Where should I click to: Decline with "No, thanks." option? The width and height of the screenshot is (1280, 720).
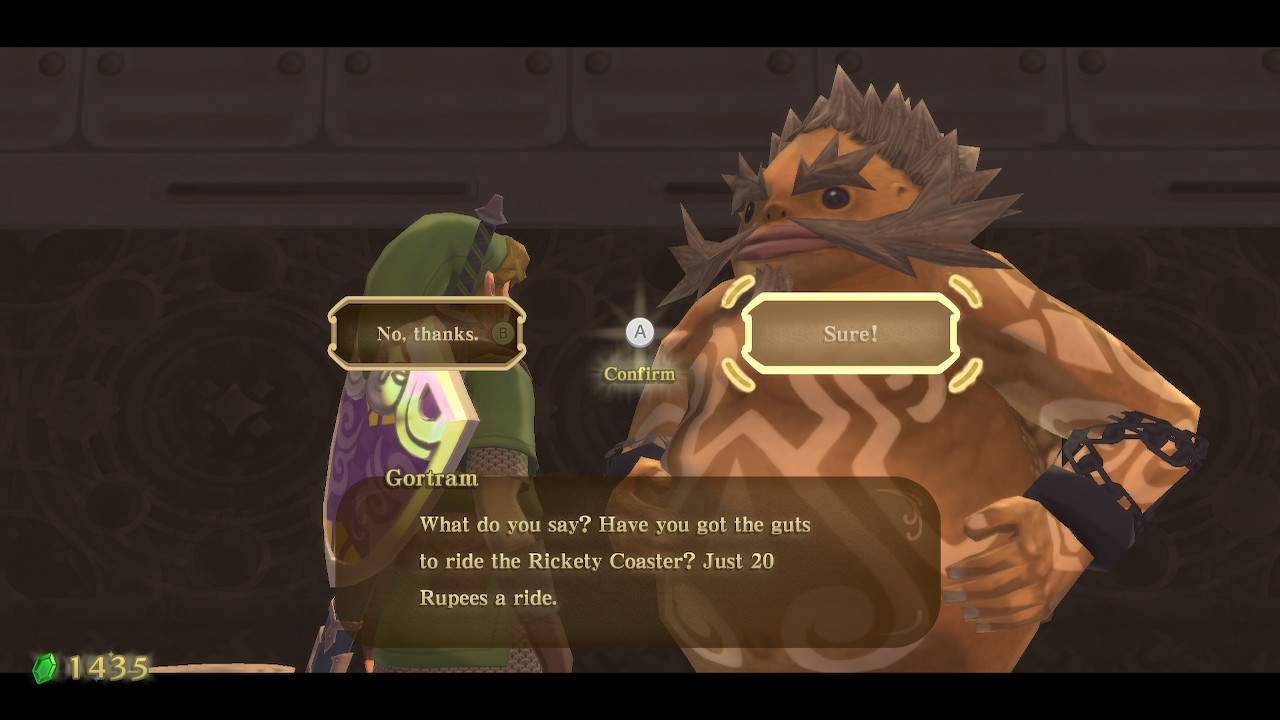427,334
